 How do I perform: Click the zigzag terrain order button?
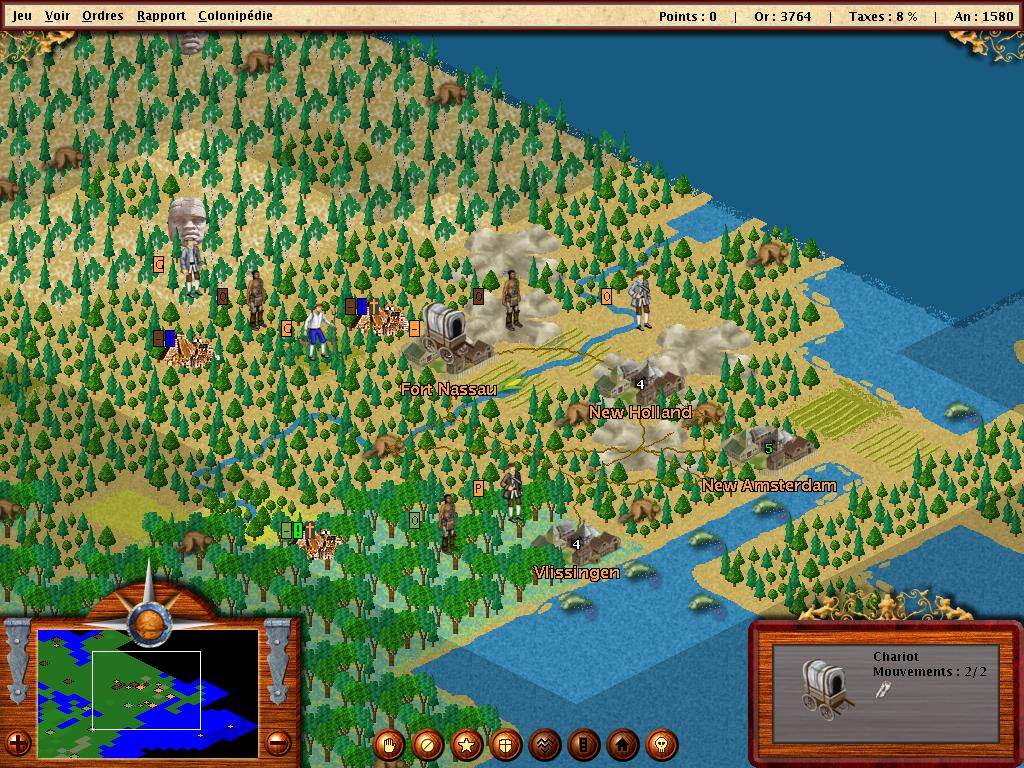545,744
